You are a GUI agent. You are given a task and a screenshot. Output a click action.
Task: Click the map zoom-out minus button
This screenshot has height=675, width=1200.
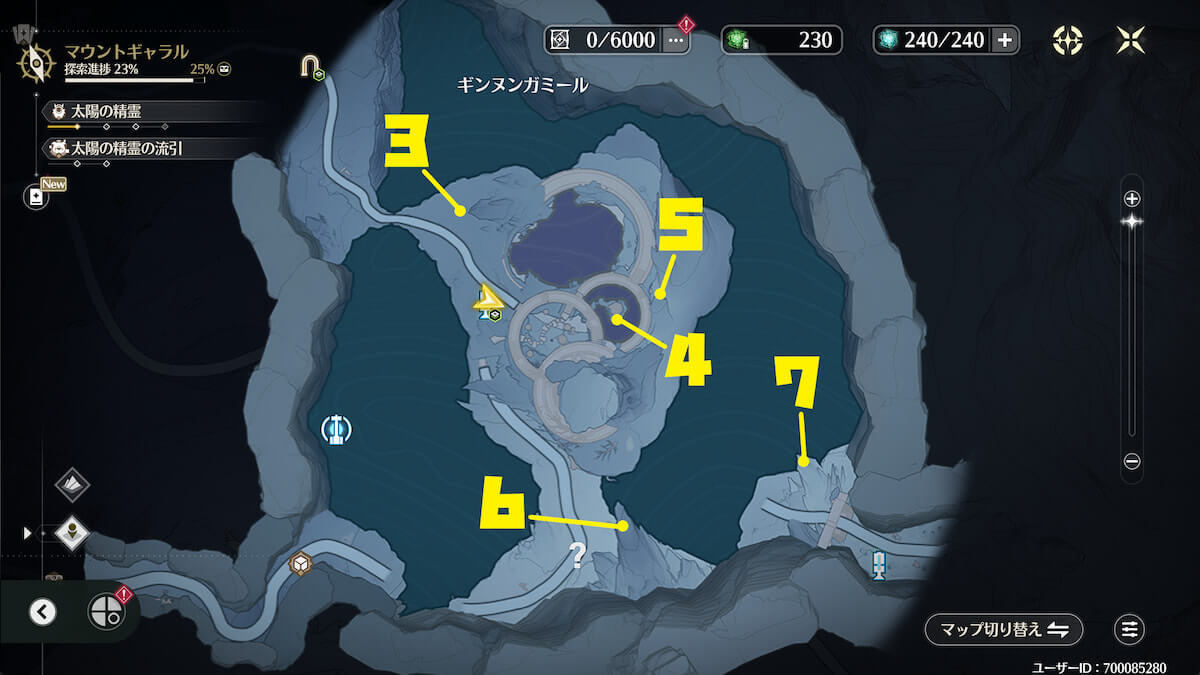point(1132,461)
